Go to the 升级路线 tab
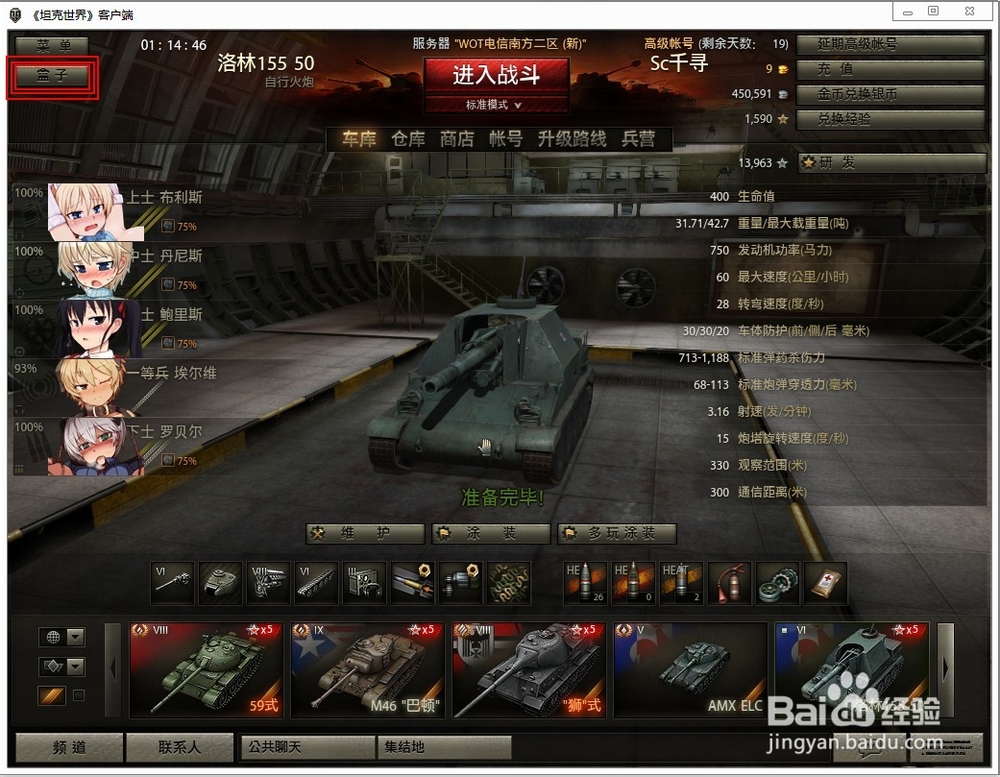 tap(572, 139)
